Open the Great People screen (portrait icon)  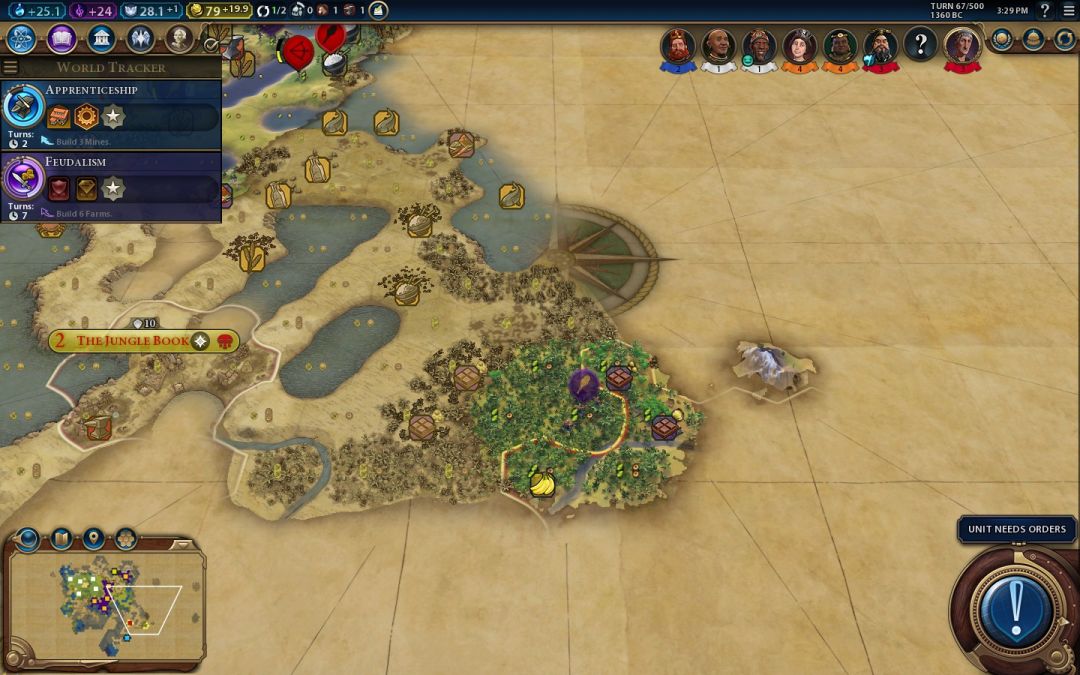coord(179,39)
